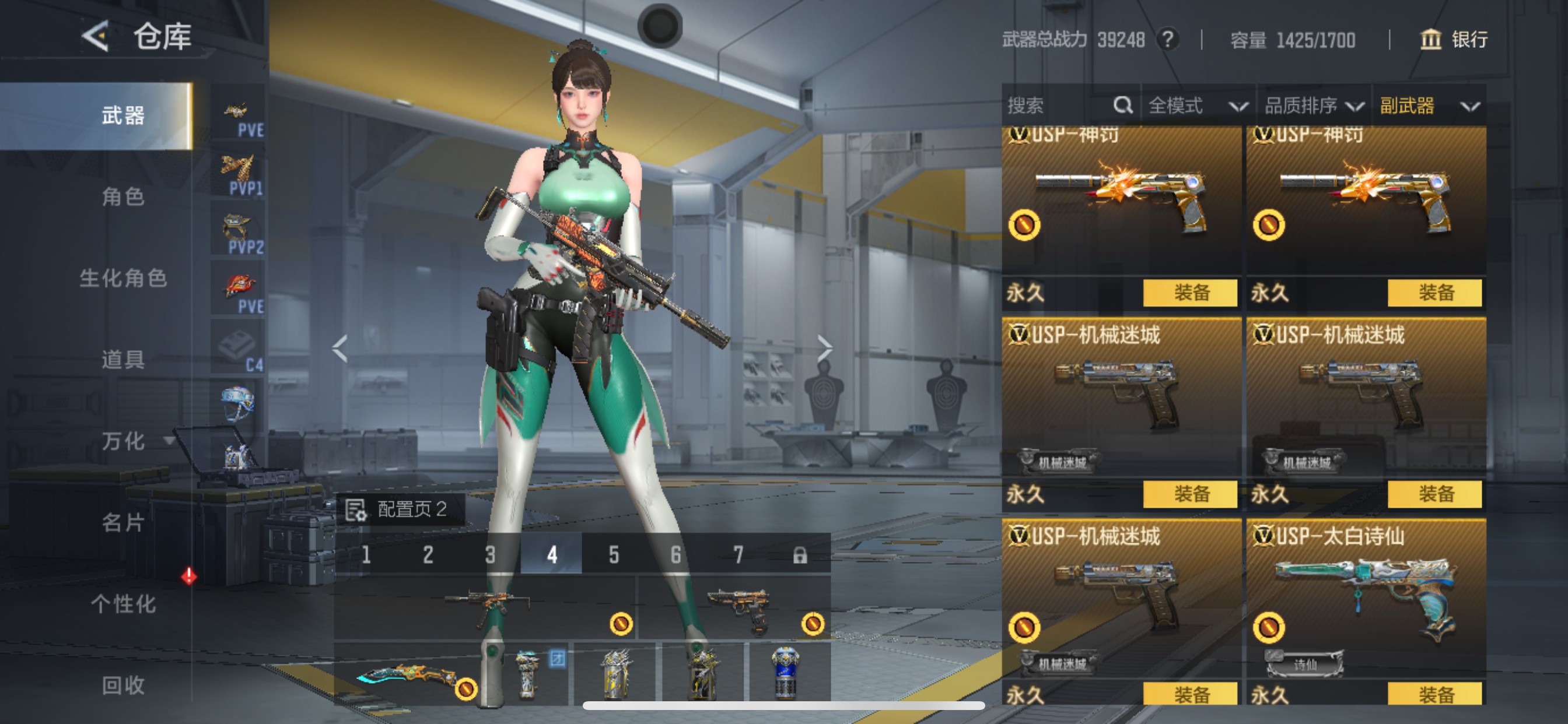Open the 个性化 customization menu
Viewport: 1568px width, 724px height.
(123, 603)
